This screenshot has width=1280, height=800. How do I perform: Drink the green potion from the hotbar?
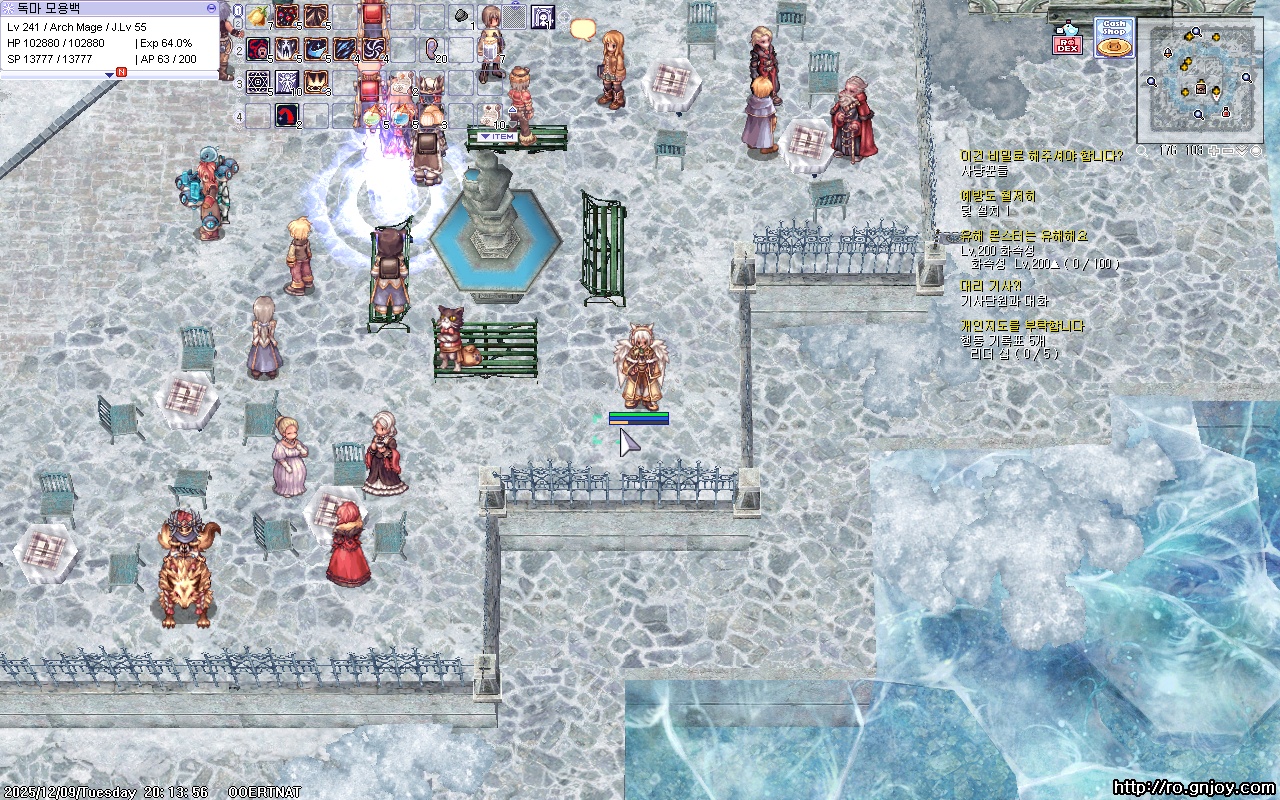(x=373, y=115)
